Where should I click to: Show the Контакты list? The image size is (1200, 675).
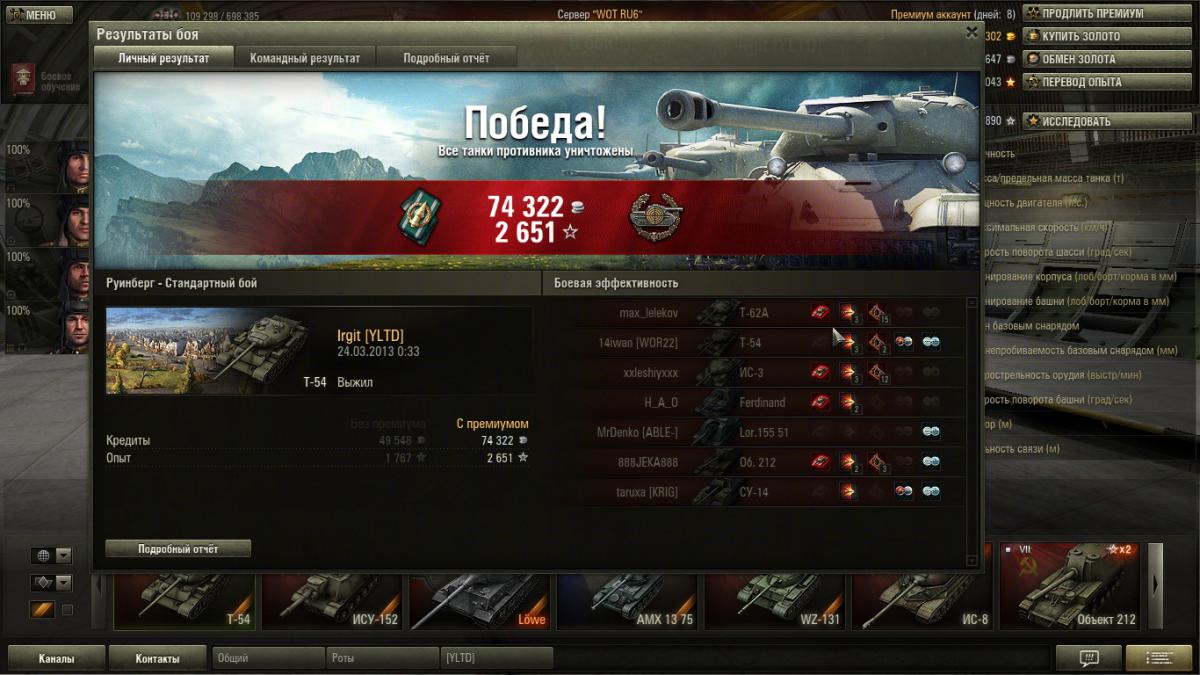[158, 659]
